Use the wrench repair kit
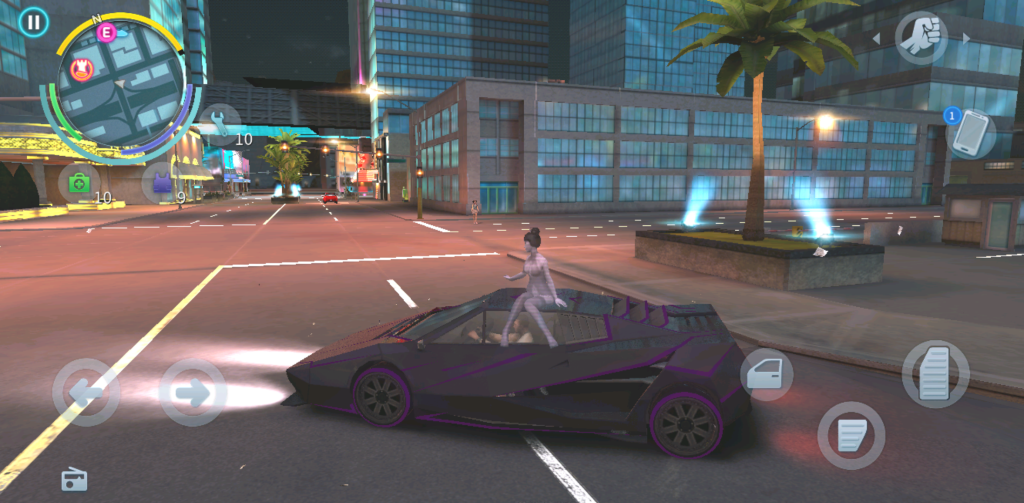 coord(219,122)
